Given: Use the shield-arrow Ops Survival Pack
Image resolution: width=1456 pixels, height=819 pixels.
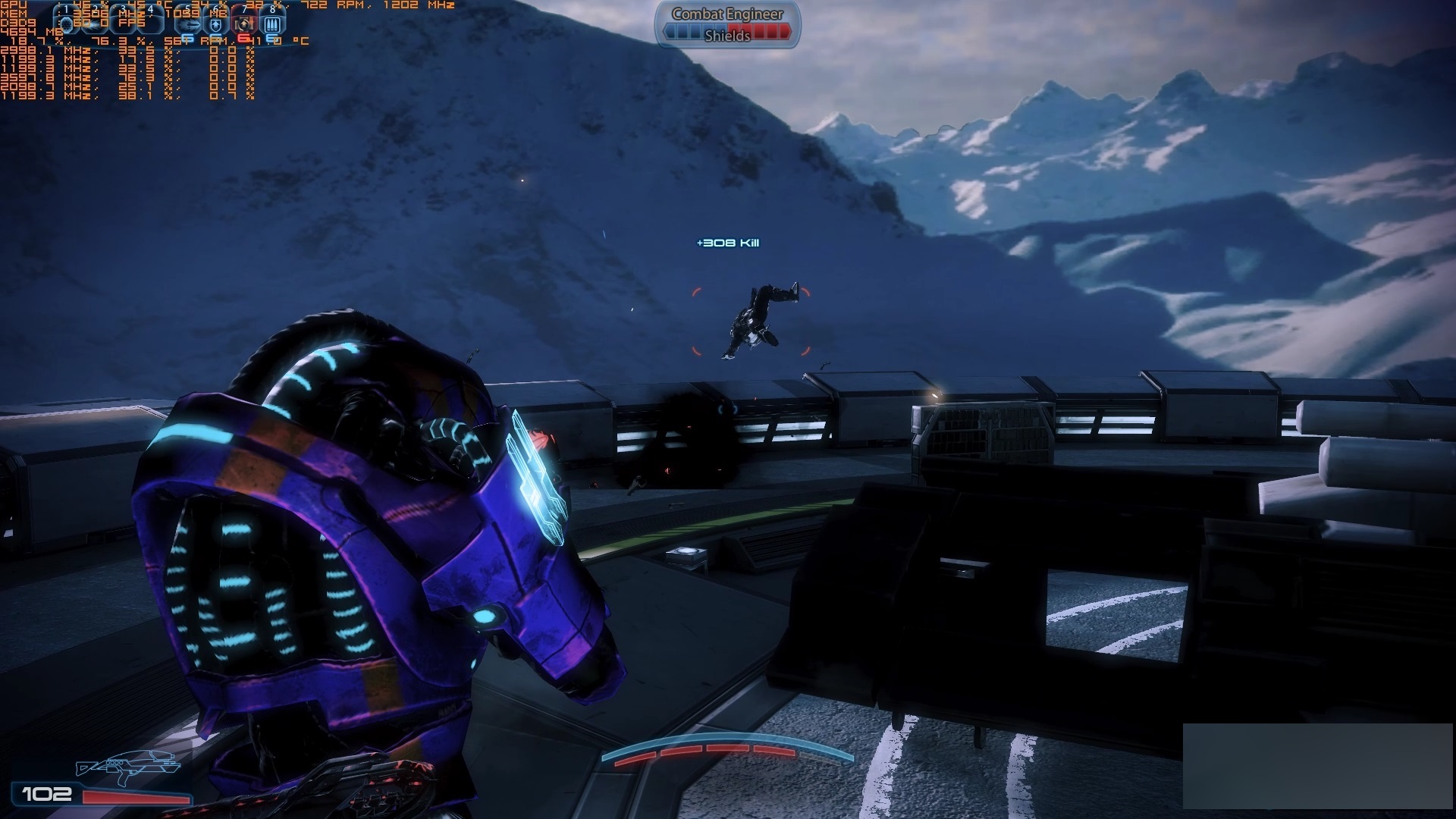Looking at the screenshot, I should (216, 24).
